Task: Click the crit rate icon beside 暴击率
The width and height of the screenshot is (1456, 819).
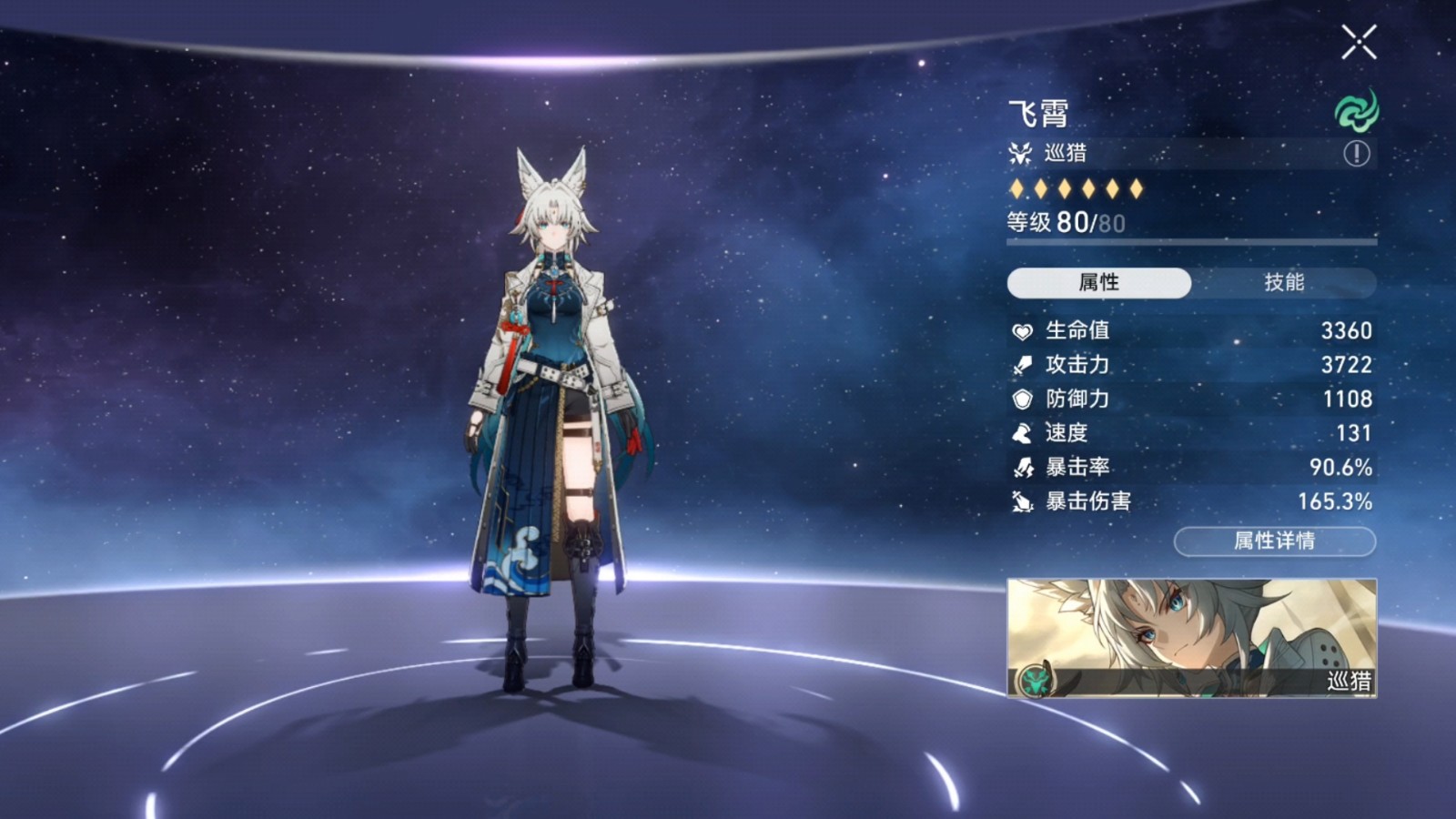Action: [x=1021, y=468]
